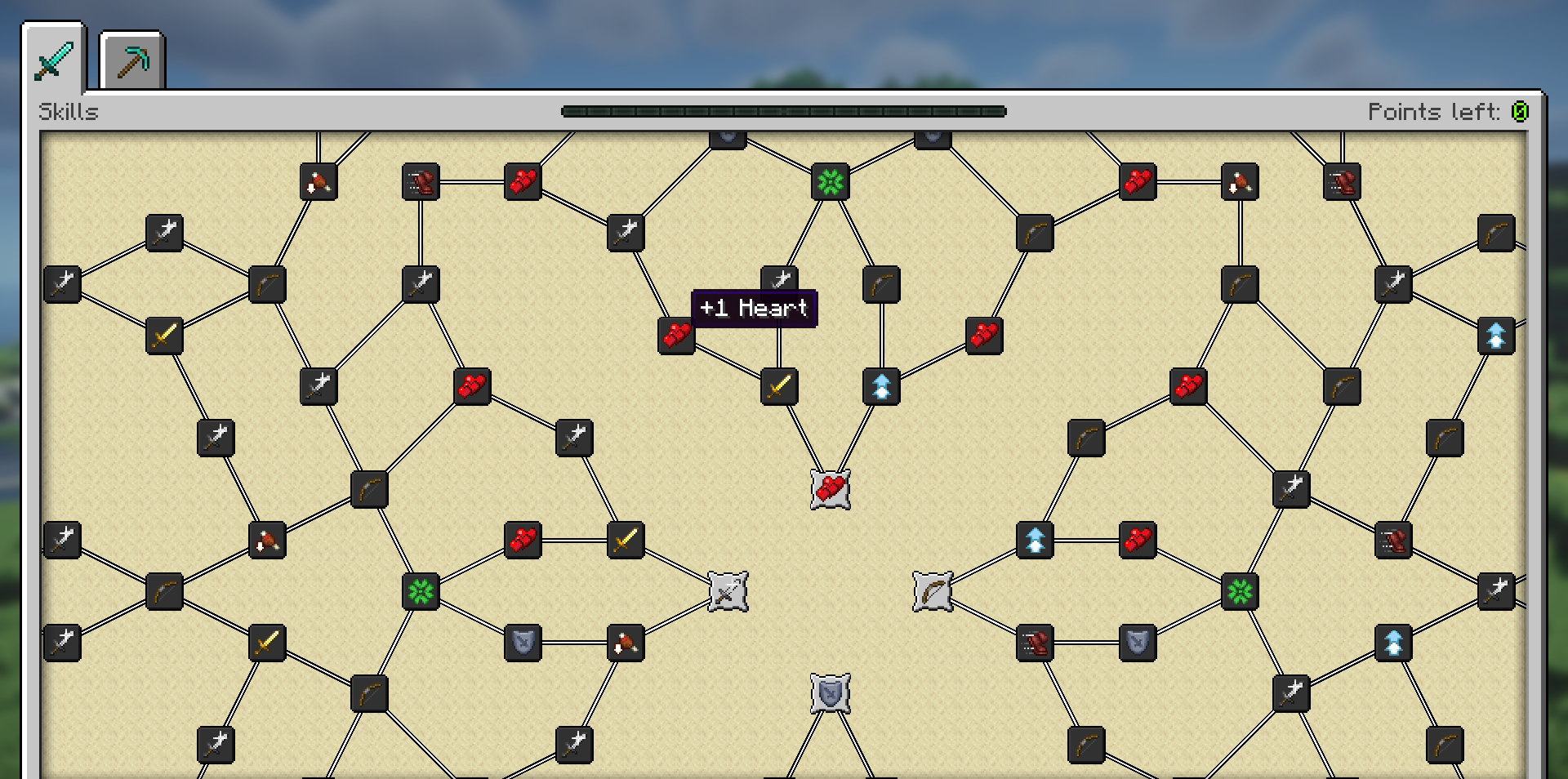
Task: Click the green burst node on the right side
Action: [1241, 591]
